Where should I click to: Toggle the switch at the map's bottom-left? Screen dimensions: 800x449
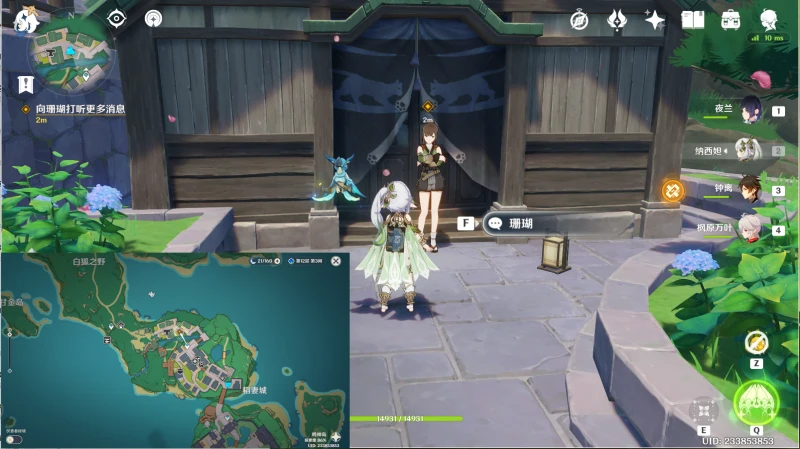point(12,439)
